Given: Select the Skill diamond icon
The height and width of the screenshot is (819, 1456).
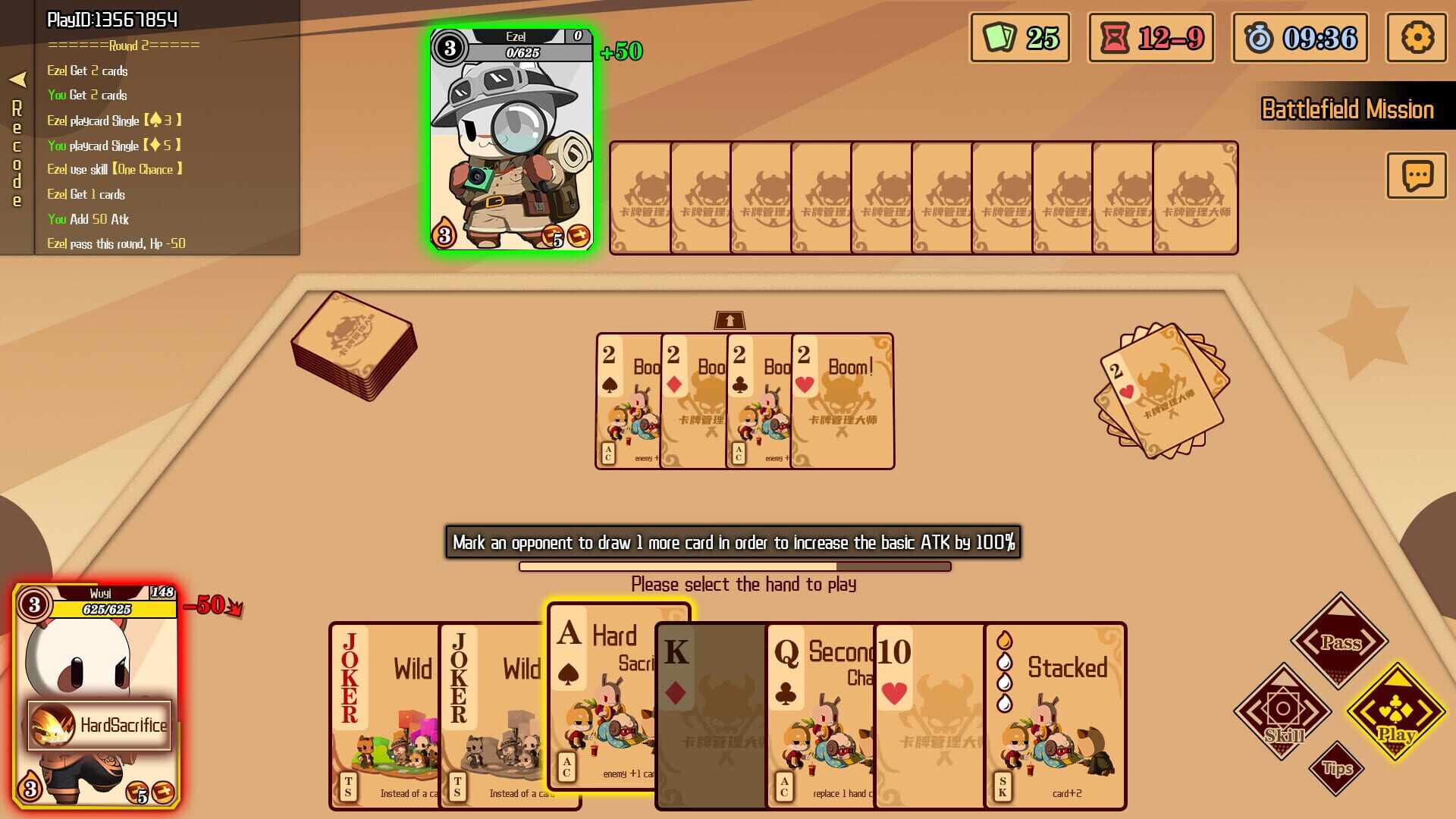Looking at the screenshot, I should click(1285, 711).
